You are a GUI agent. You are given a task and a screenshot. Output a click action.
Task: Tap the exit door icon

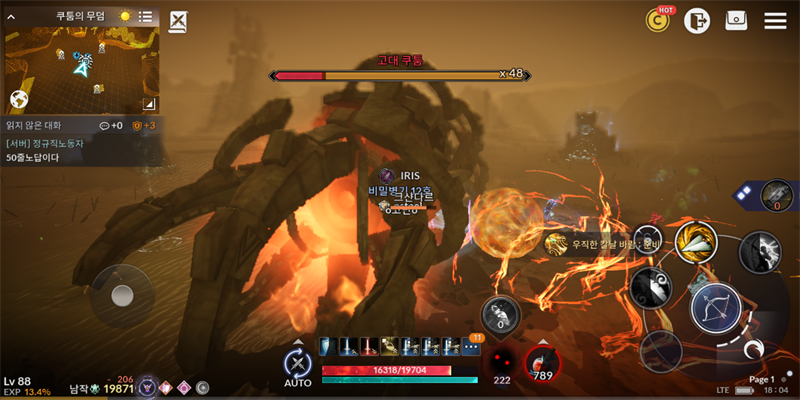697,20
